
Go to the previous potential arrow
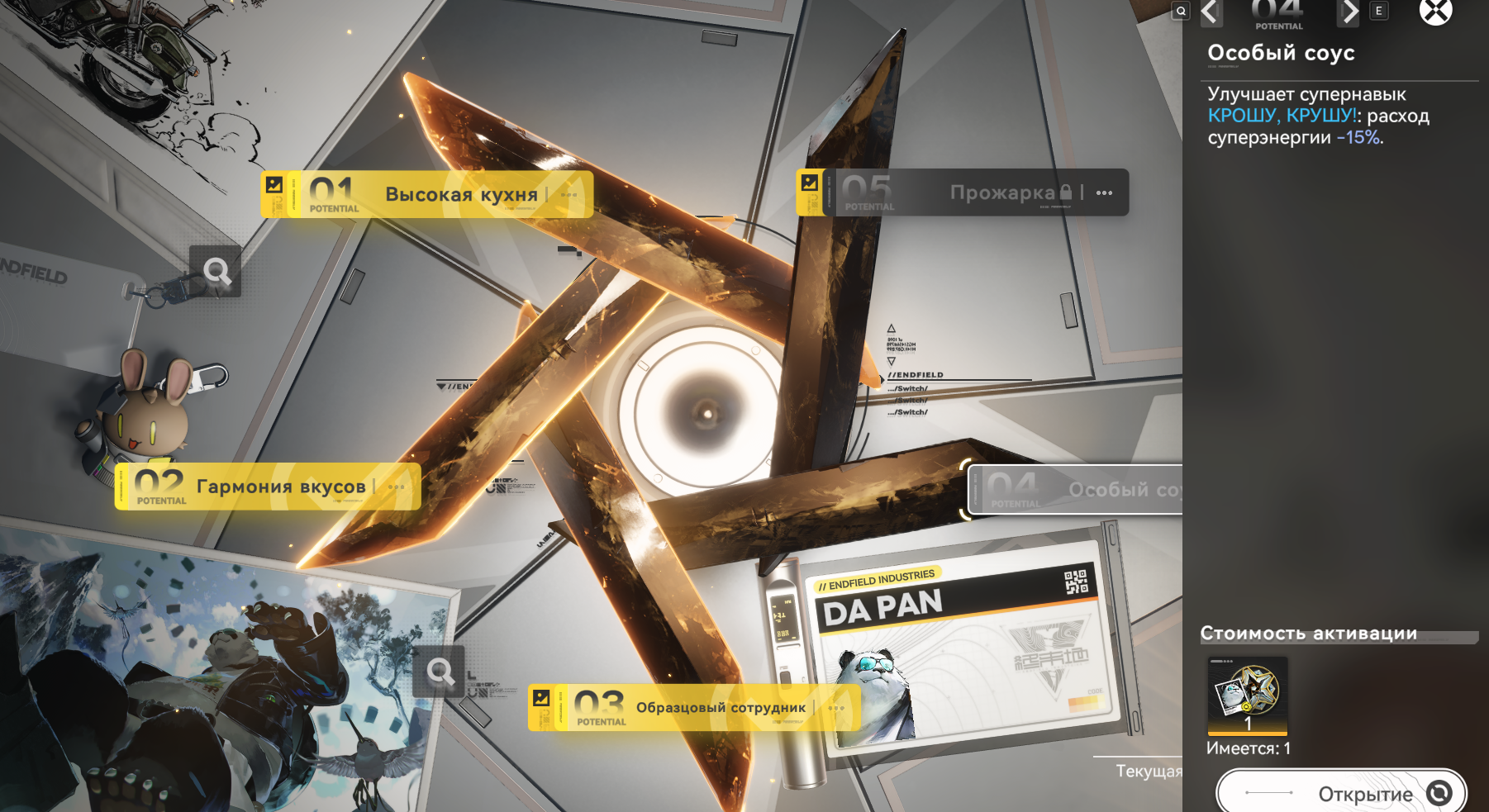click(x=1211, y=12)
